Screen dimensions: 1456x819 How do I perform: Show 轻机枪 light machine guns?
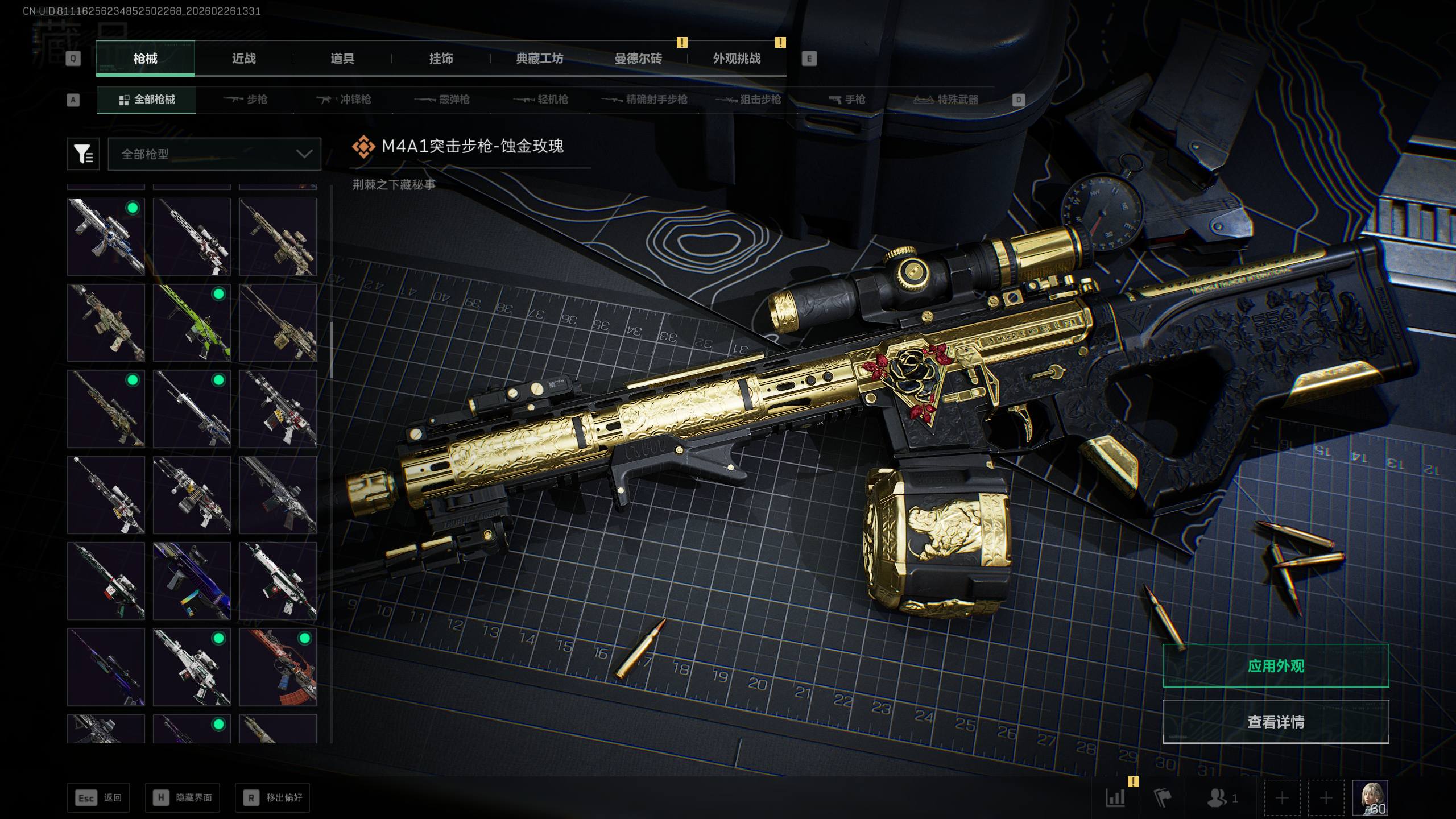pos(541,100)
